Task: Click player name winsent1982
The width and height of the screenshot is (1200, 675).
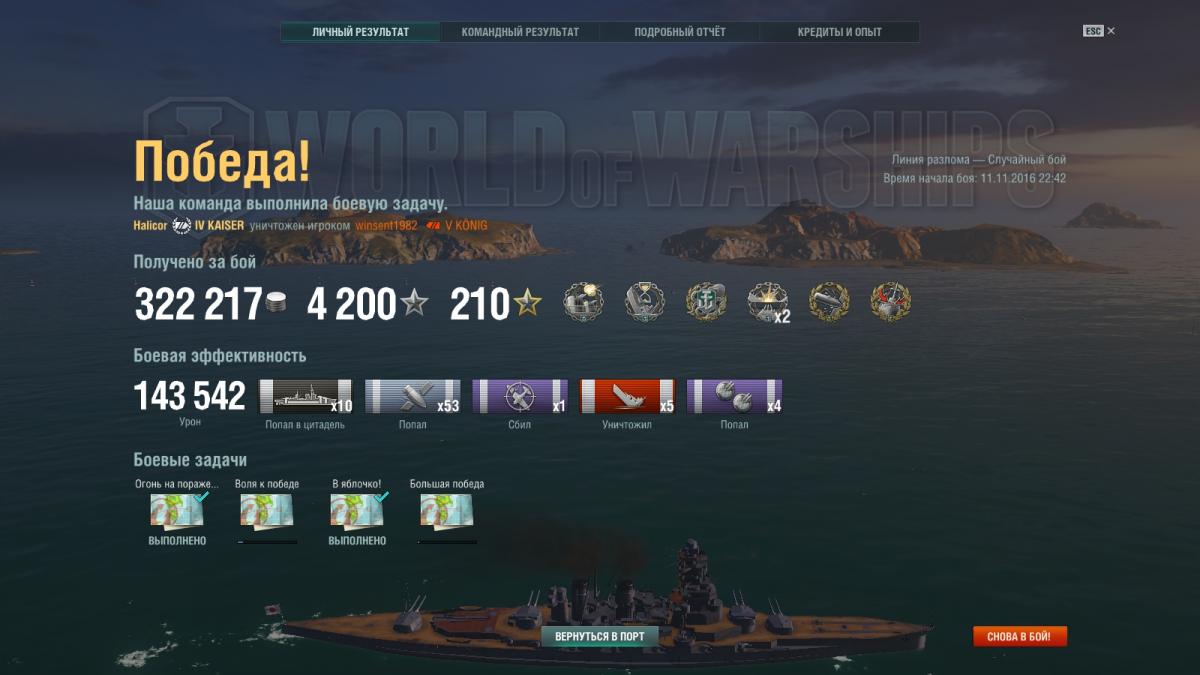Action: 384,226
